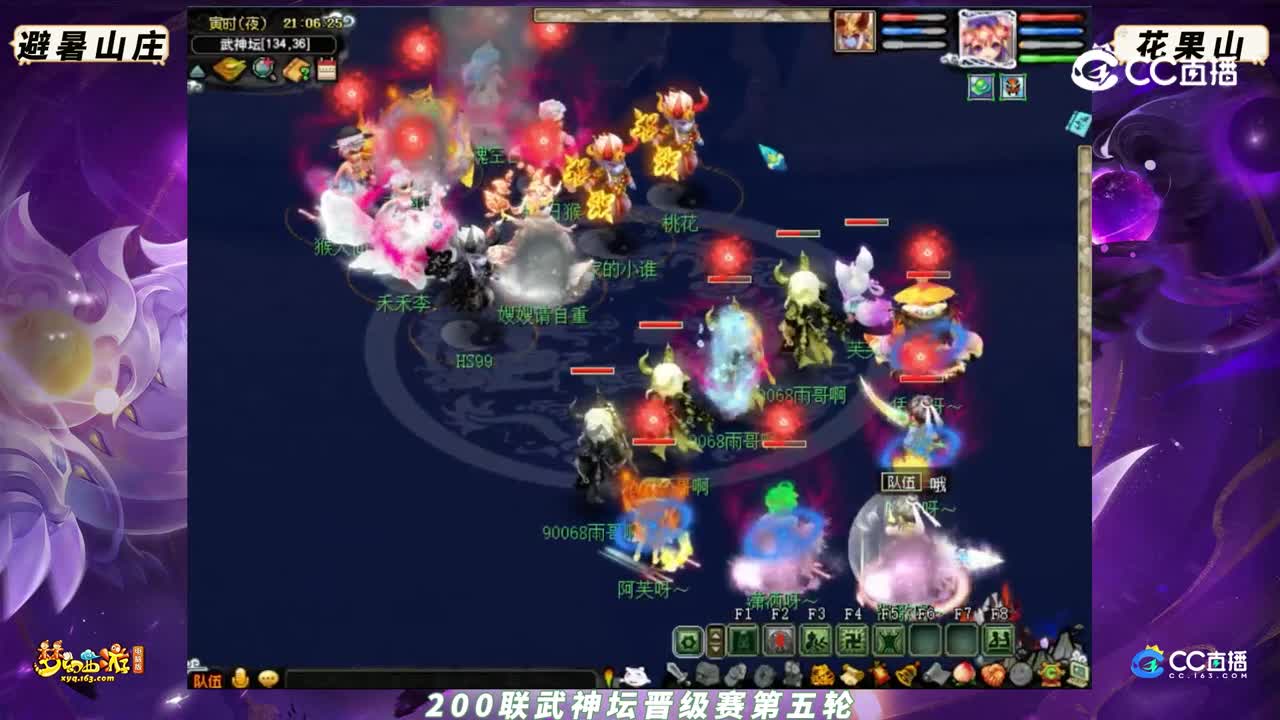Toggle the green orb icon under the character portrait
Viewport: 1280px width, 720px height.
[x=980, y=88]
